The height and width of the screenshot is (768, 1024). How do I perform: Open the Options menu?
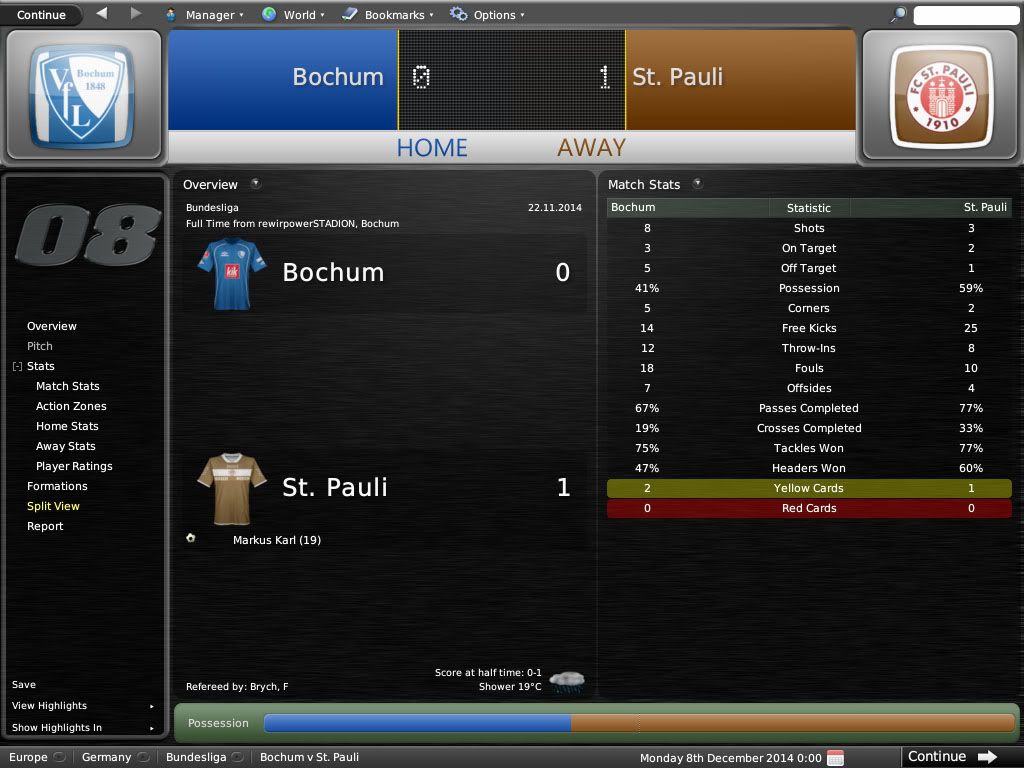[x=485, y=15]
